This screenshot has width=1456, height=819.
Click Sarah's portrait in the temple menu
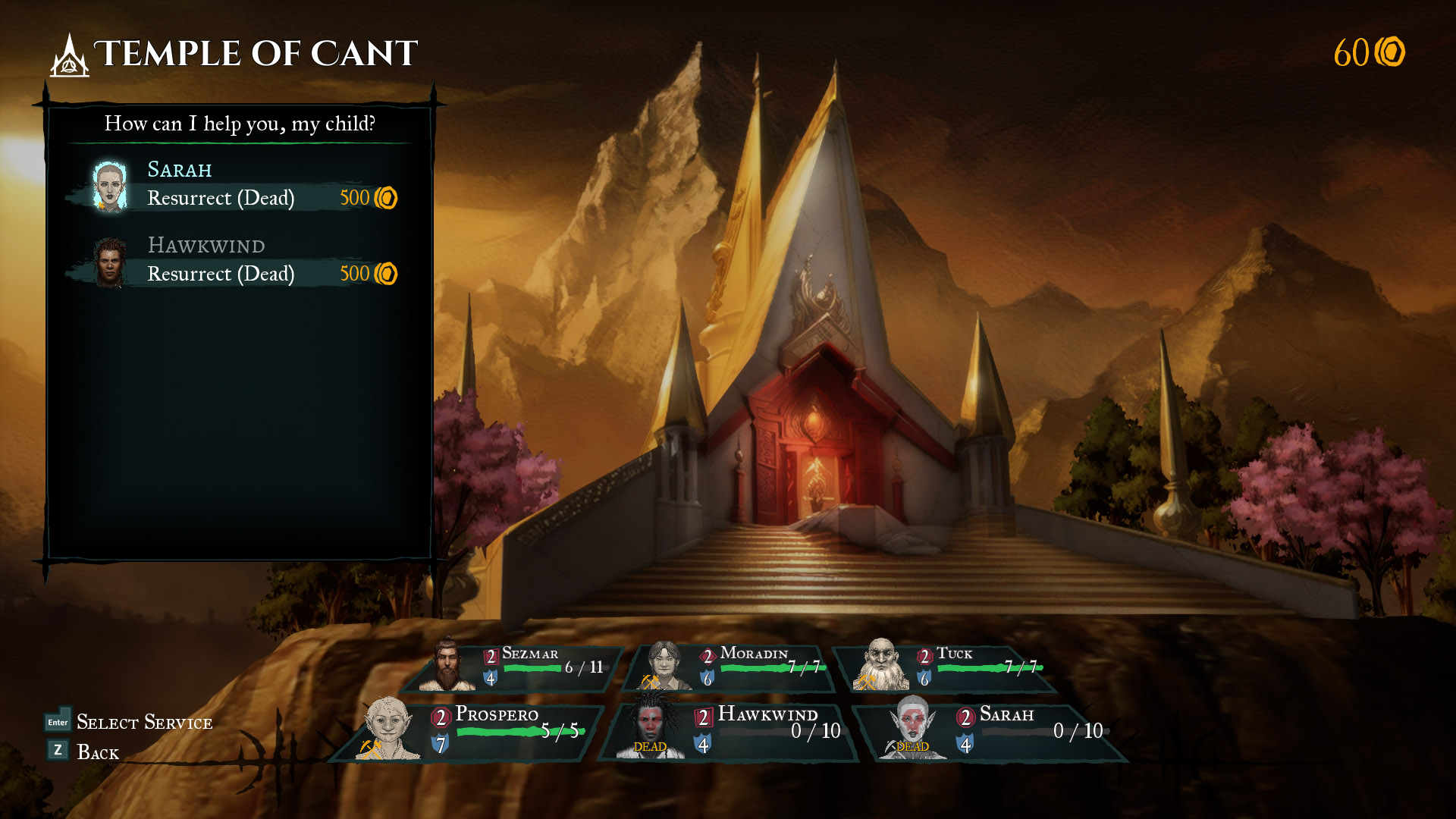pos(108,186)
